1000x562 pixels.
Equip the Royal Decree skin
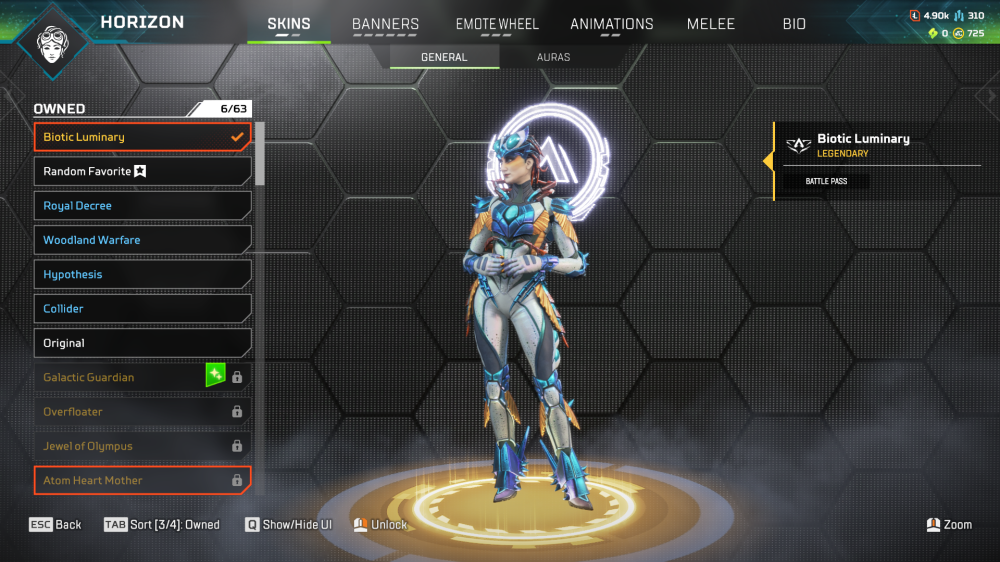142,206
